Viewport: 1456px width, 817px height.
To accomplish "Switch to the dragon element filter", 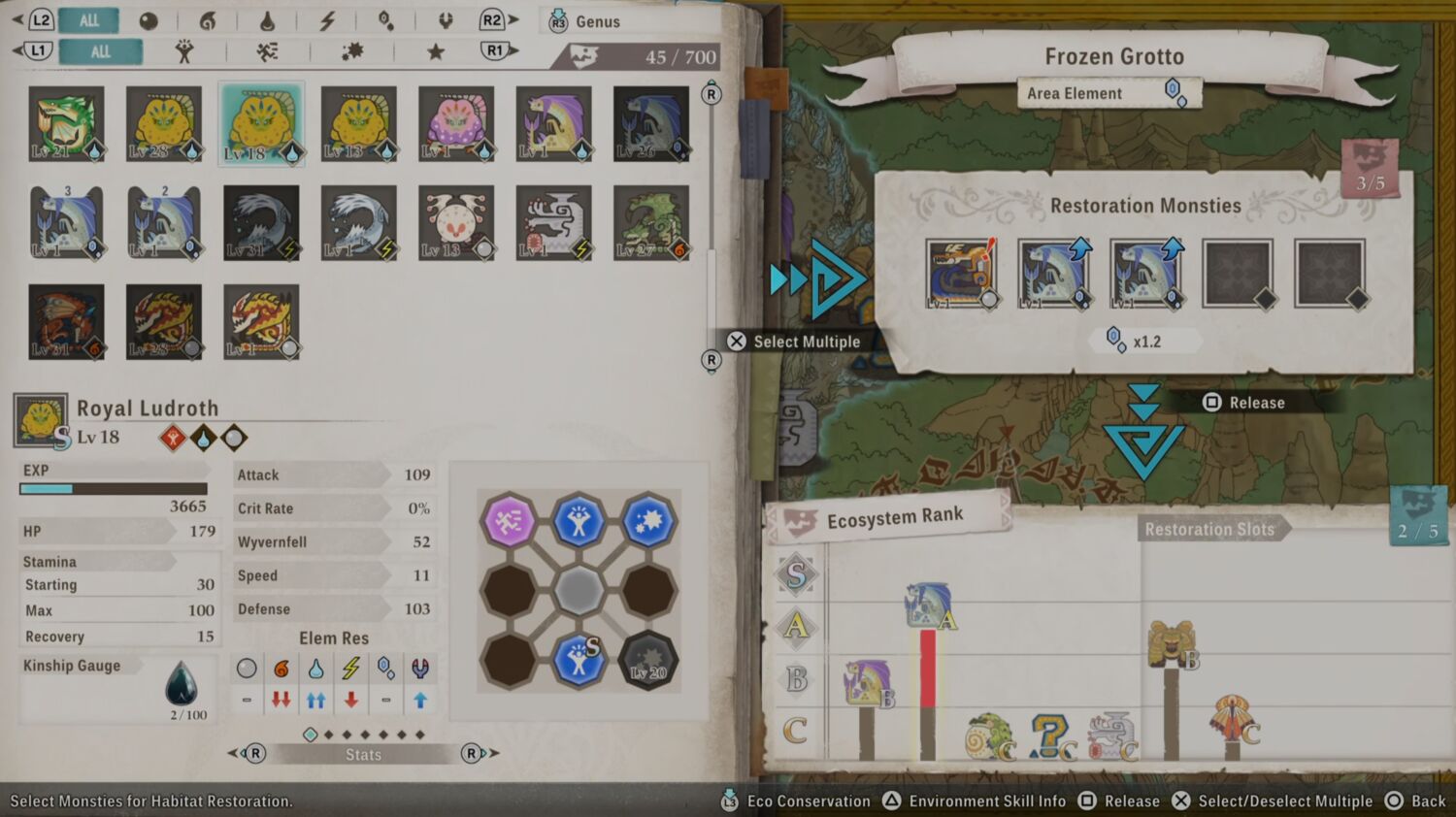I will coord(446,20).
